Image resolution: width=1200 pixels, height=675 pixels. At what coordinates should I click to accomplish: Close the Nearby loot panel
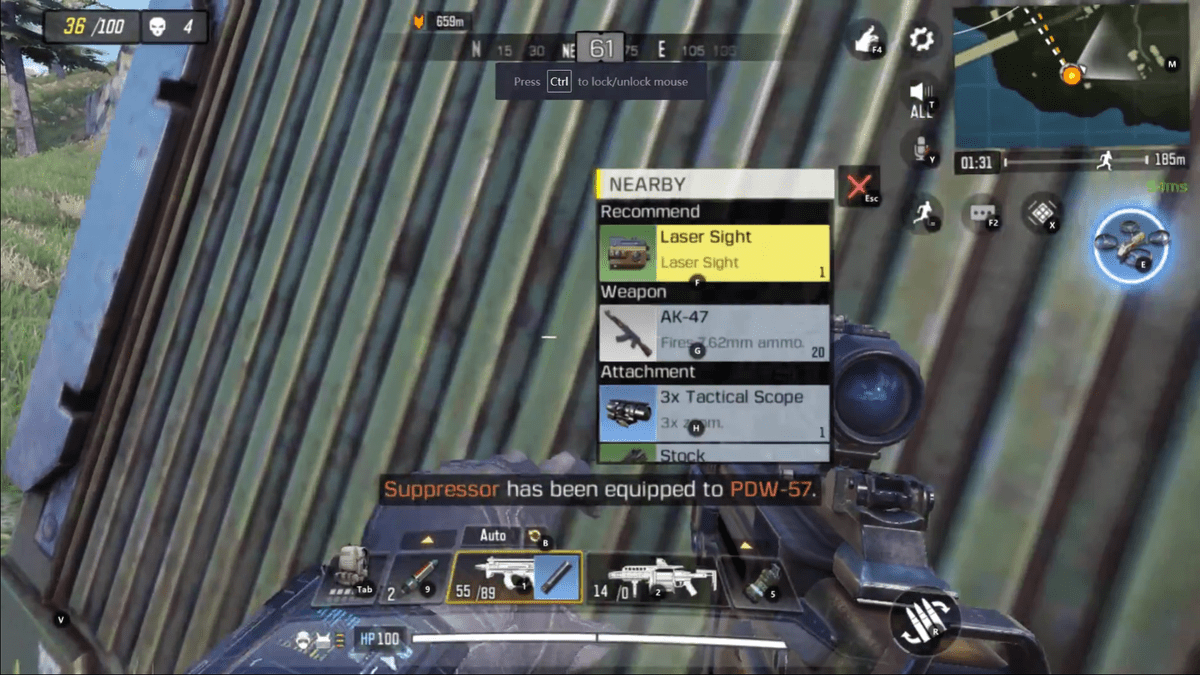(858, 186)
